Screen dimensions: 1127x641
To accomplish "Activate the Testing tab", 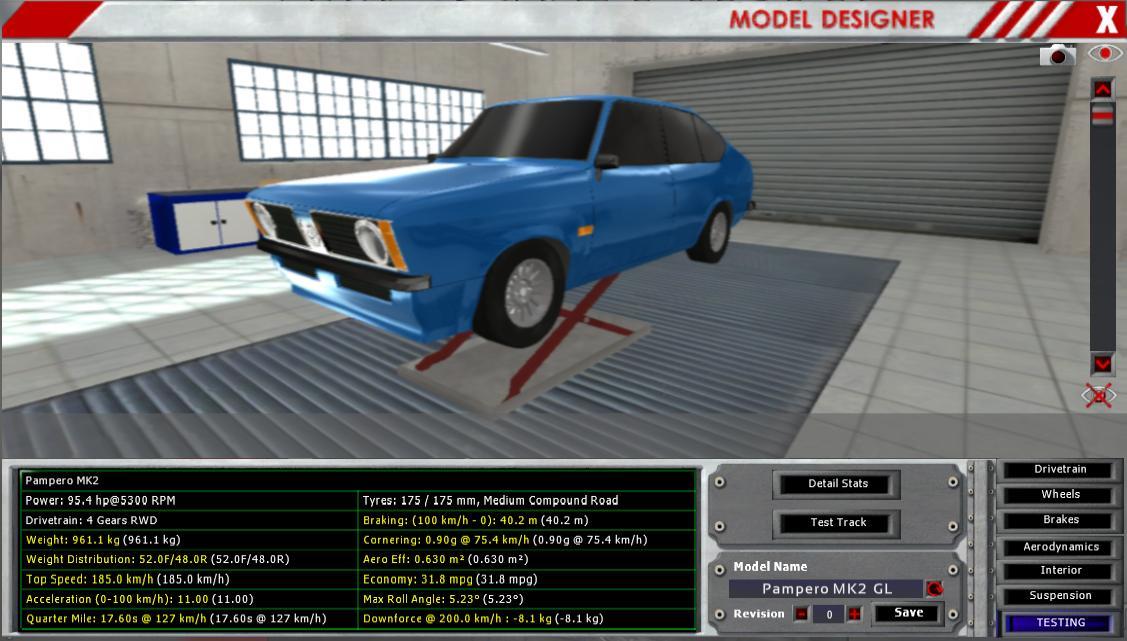I will point(1060,622).
